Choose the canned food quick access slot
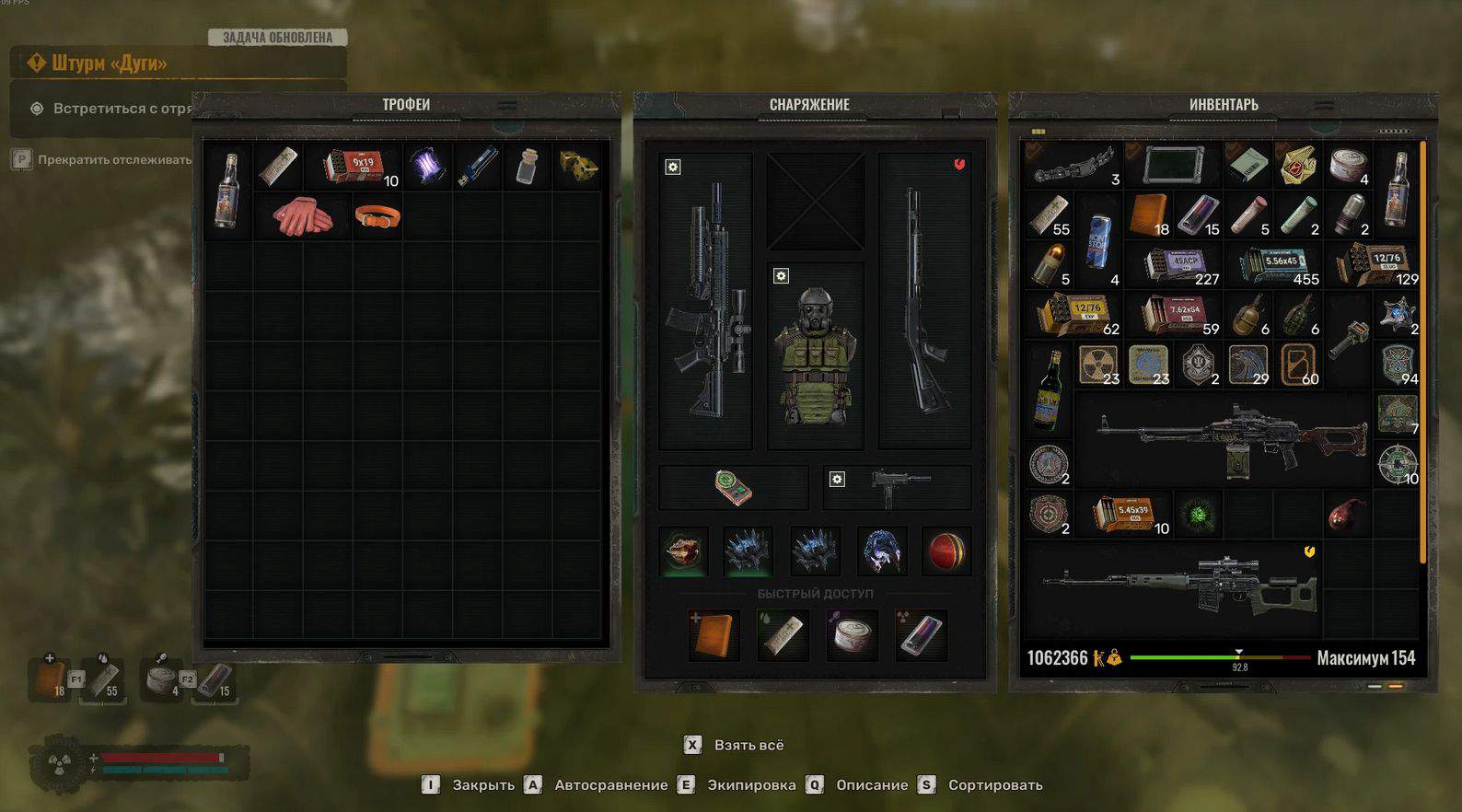 [851, 634]
